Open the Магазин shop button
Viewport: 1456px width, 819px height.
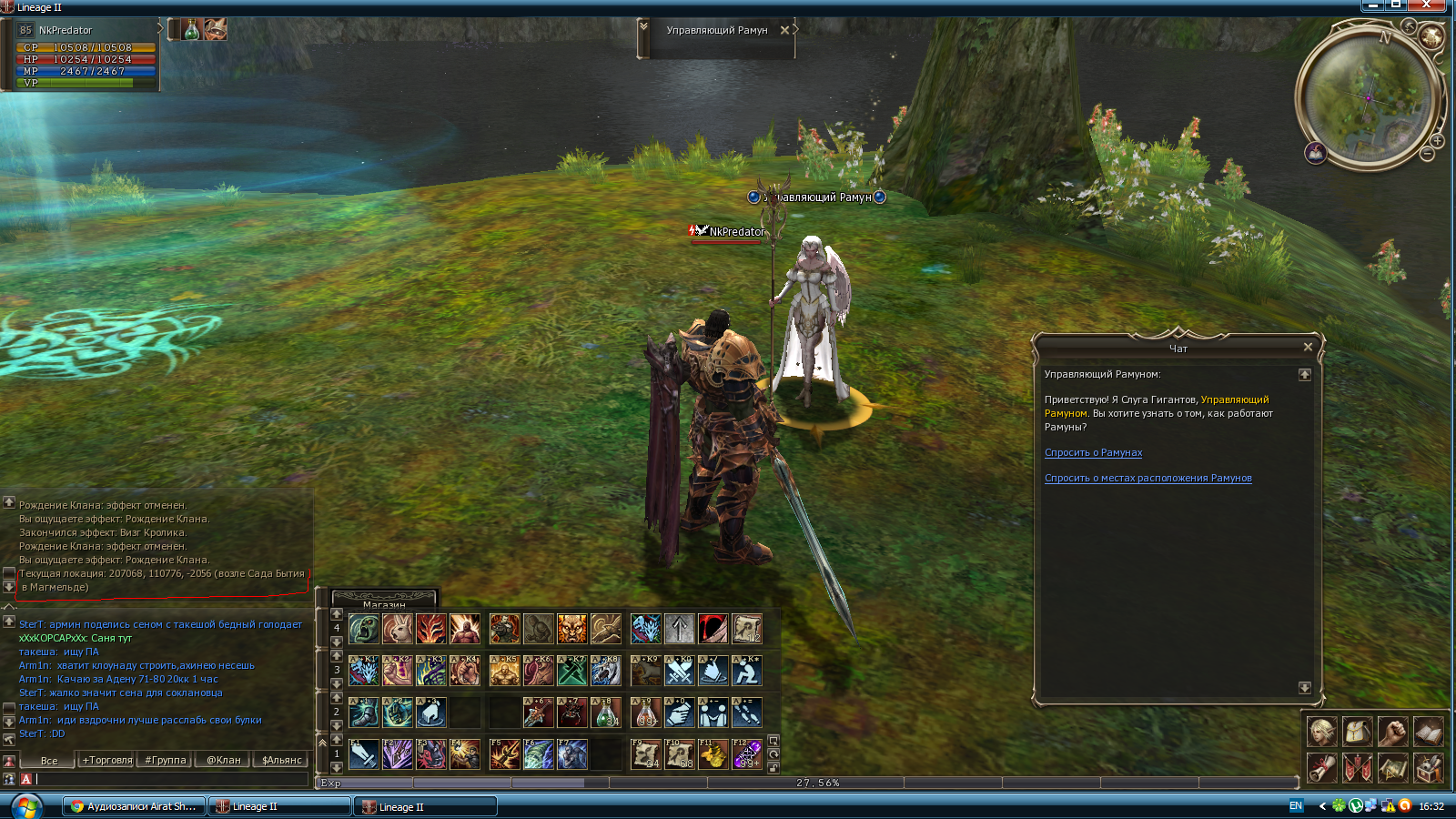tap(384, 603)
